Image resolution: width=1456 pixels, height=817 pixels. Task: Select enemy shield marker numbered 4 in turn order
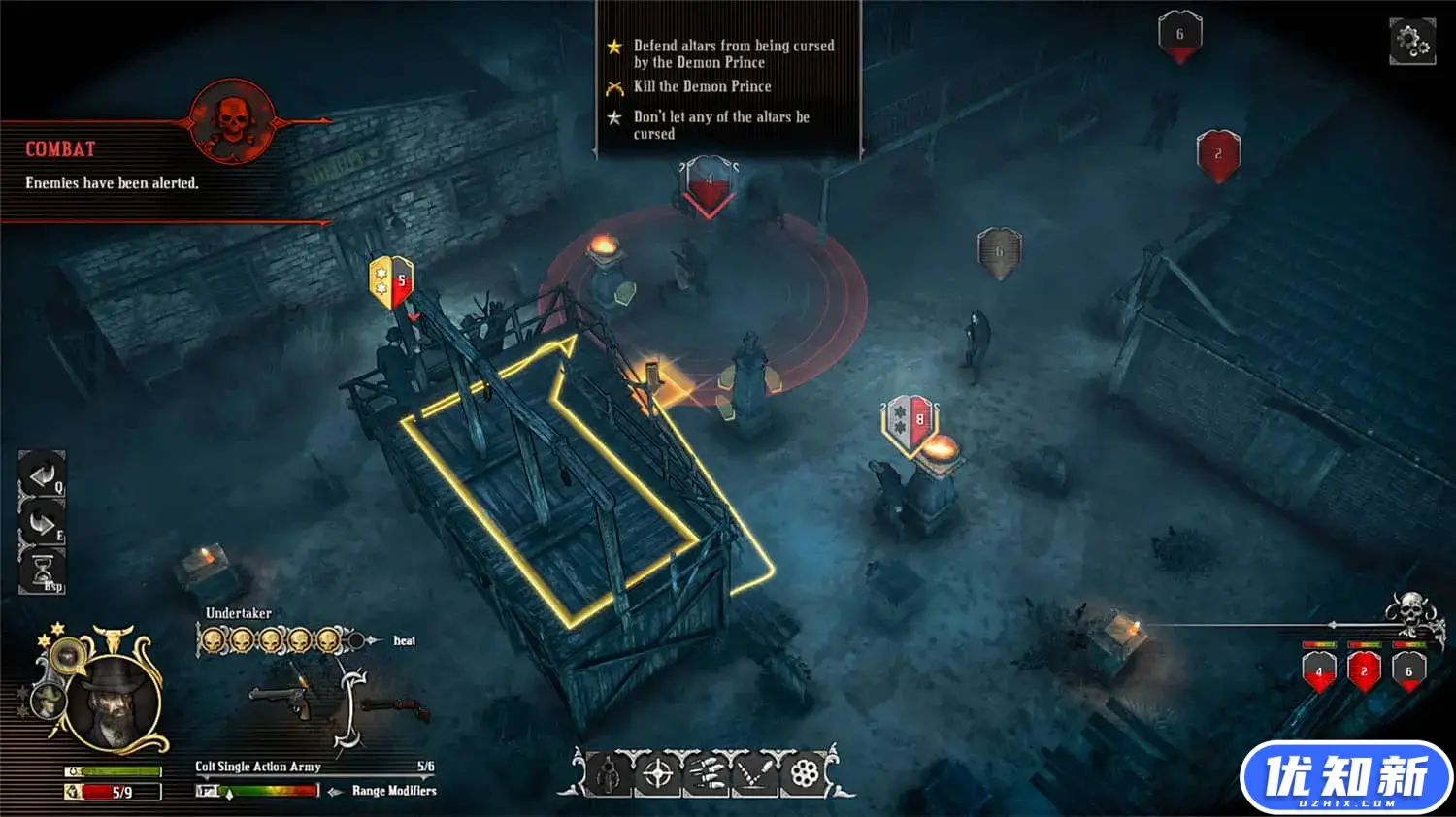click(1318, 671)
